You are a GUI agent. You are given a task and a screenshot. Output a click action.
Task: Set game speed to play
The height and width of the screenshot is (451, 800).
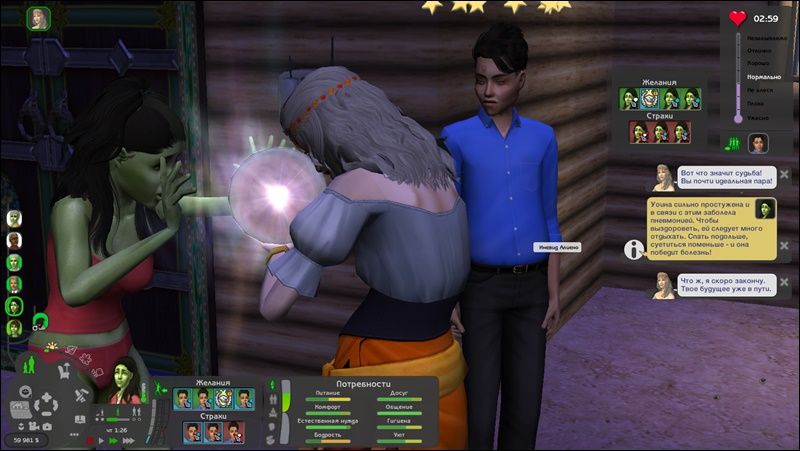pyautogui.click(x=102, y=440)
